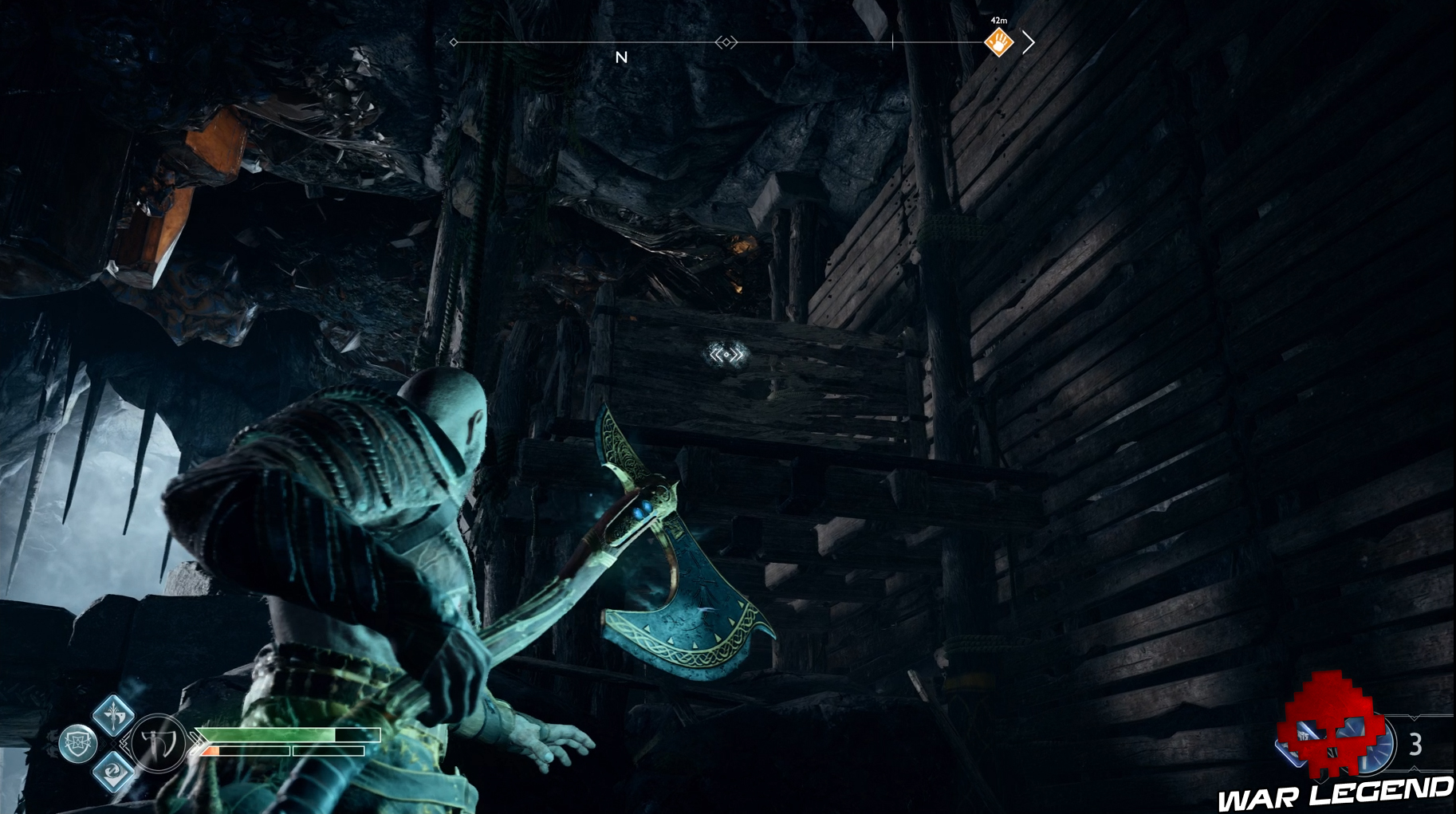The width and height of the screenshot is (1456, 814).
Task: Open the diamond waypoint on the compass bar
Action: tap(726, 42)
